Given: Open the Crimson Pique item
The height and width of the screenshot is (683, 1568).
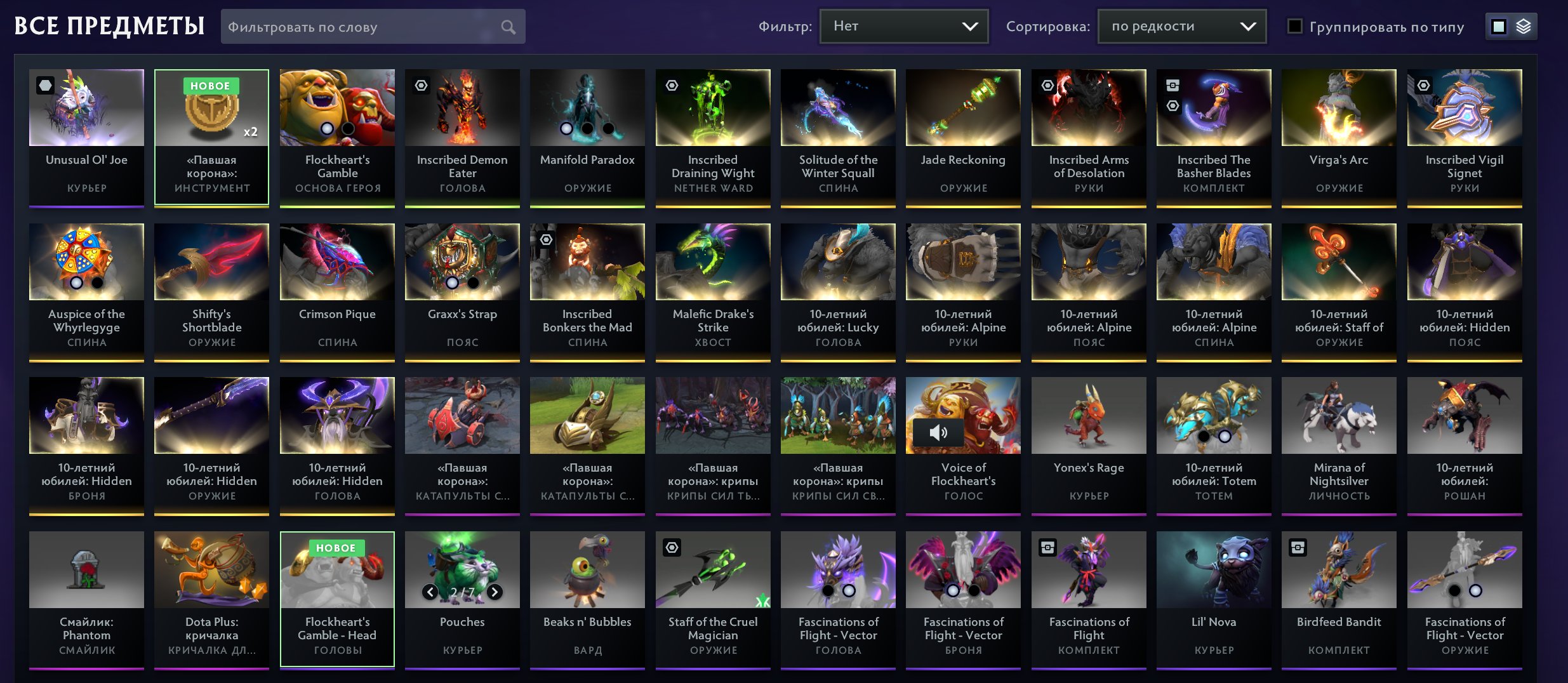Looking at the screenshot, I should 337,292.
